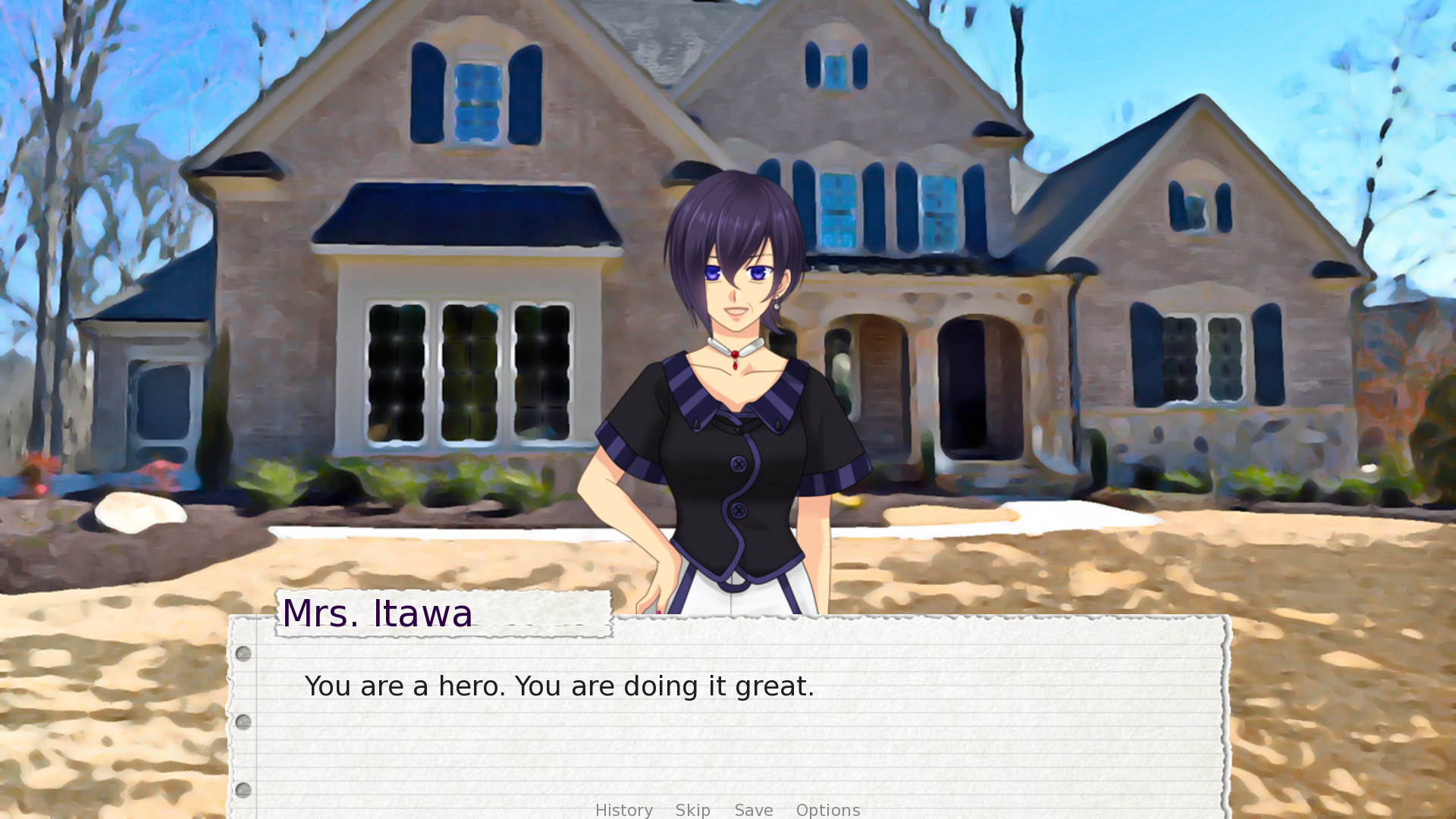Image resolution: width=1456 pixels, height=819 pixels.
Task: Activate the Skip button
Action: [x=692, y=810]
